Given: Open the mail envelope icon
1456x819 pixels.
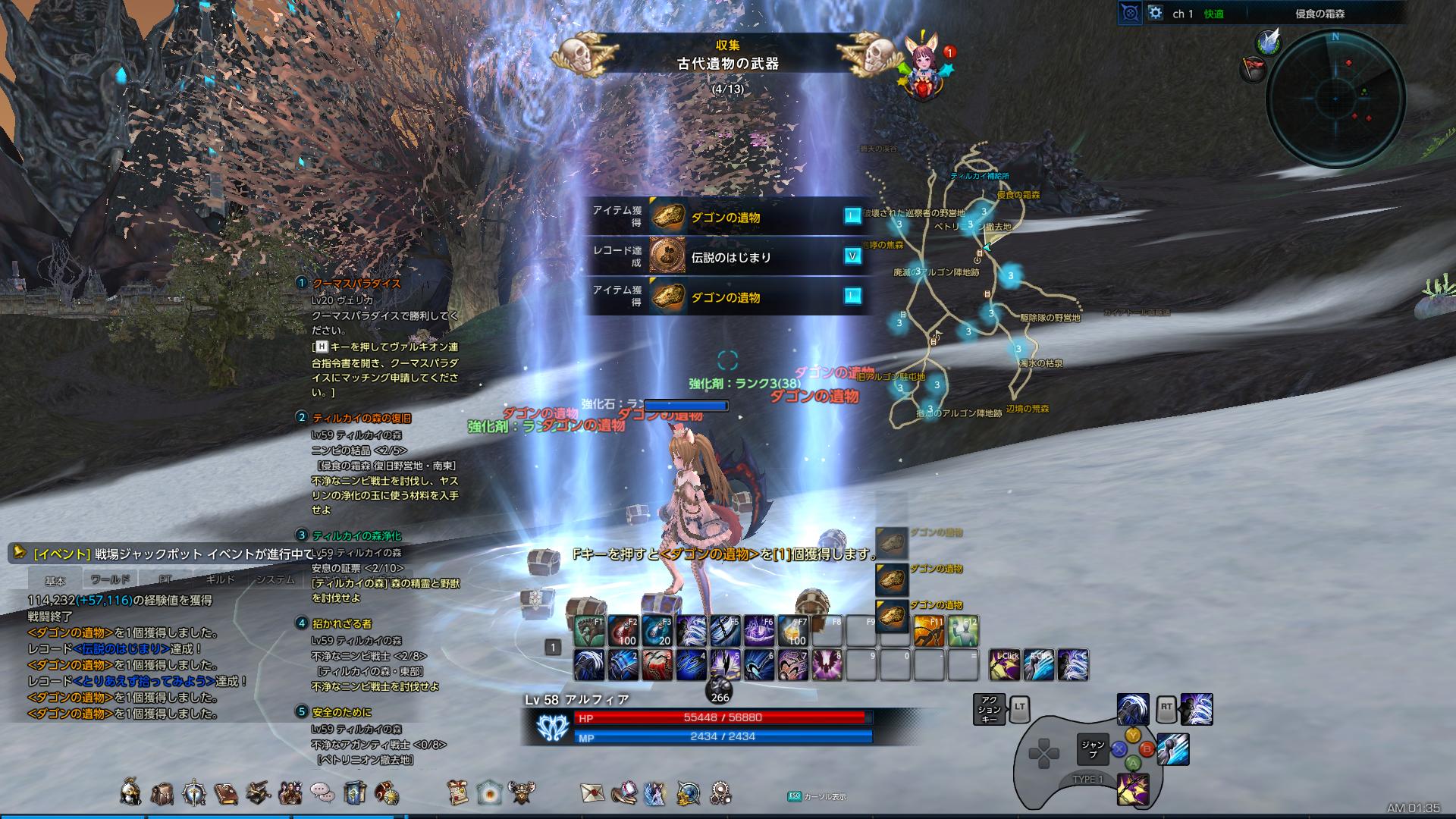Looking at the screenshot, I should click(593, 791).
